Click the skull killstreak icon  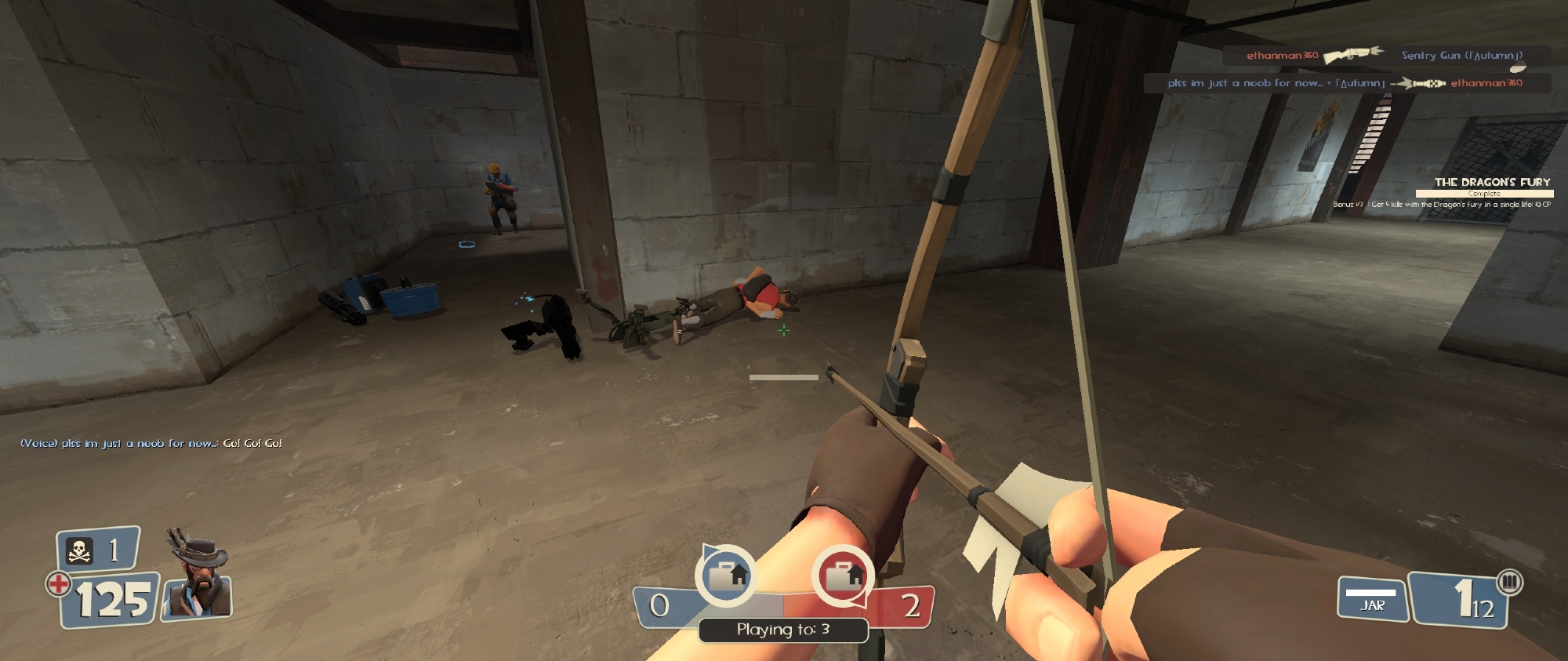pos(80,550)
